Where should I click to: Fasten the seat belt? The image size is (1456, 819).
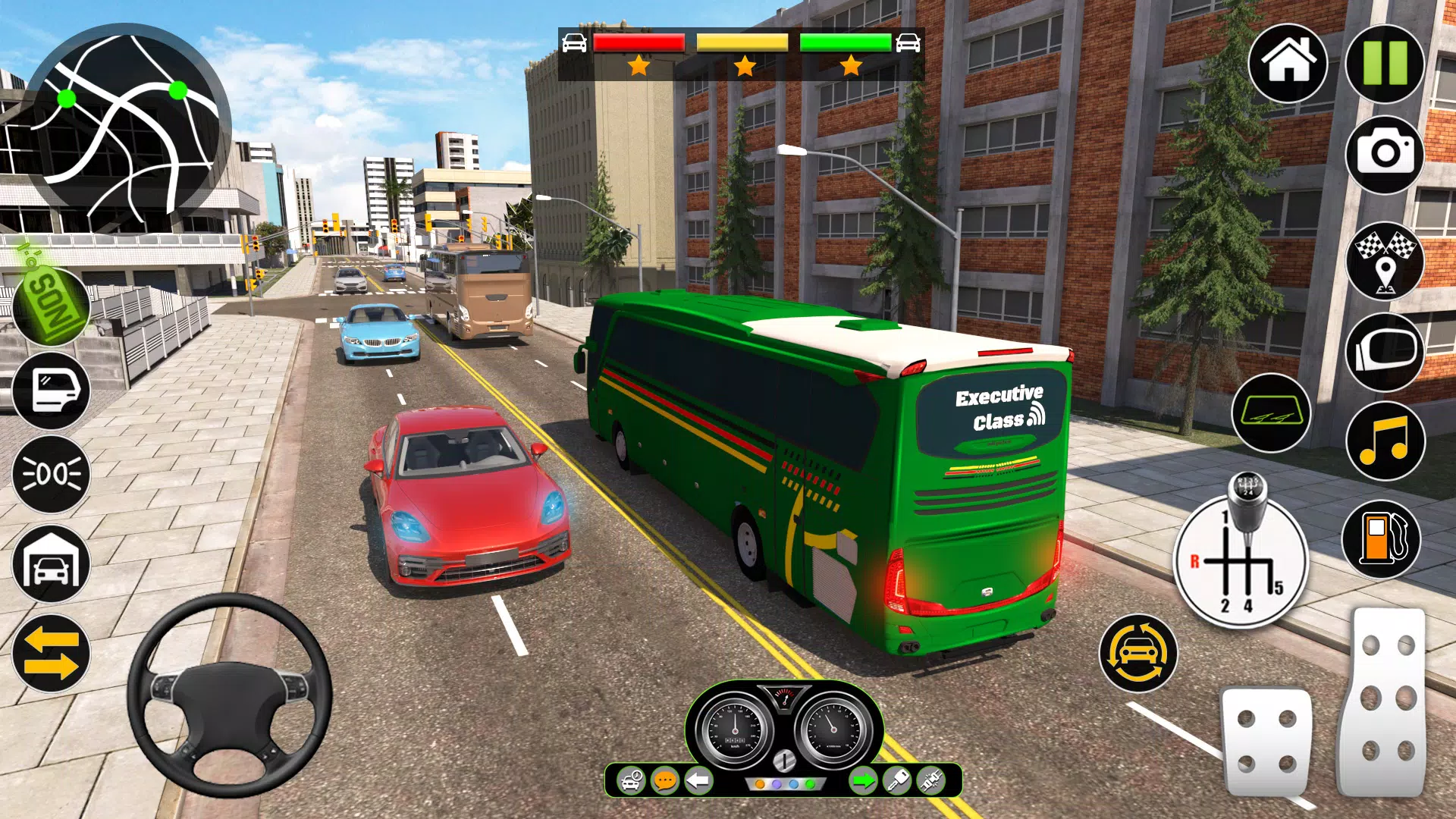pos(931,780)
